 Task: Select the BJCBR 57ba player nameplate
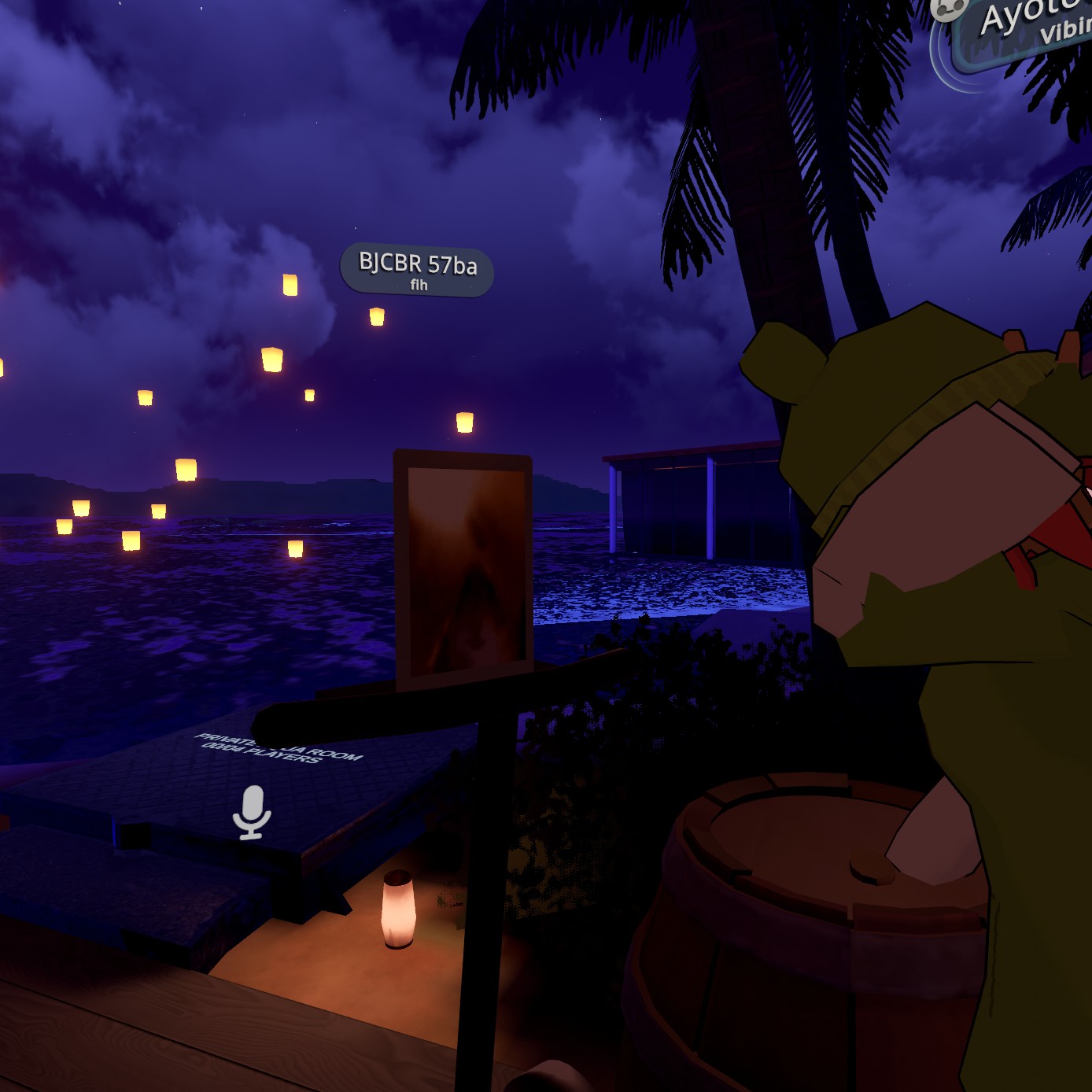click(417, 270)
